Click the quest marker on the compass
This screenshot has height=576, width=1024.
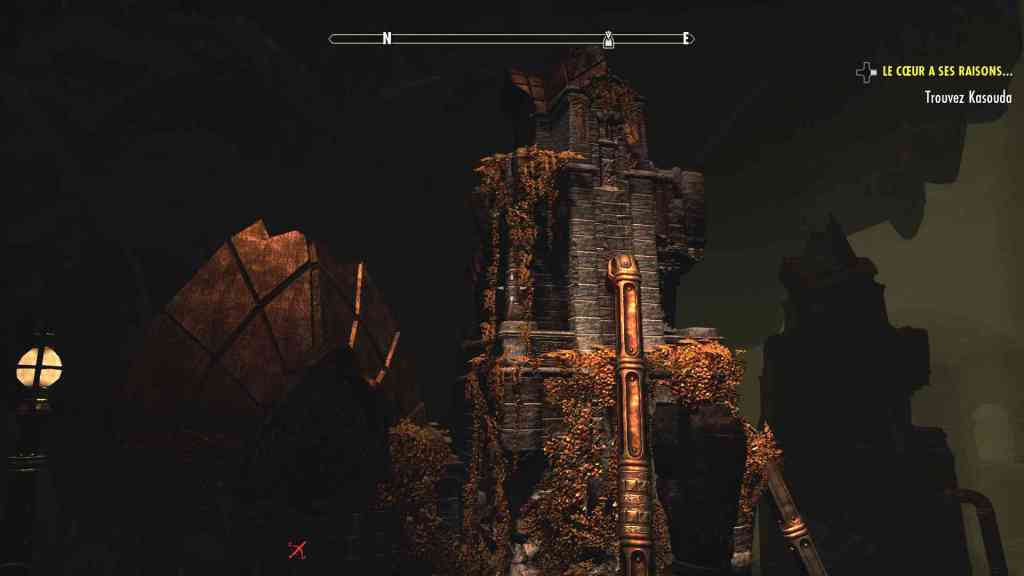(x=608, y=39)
